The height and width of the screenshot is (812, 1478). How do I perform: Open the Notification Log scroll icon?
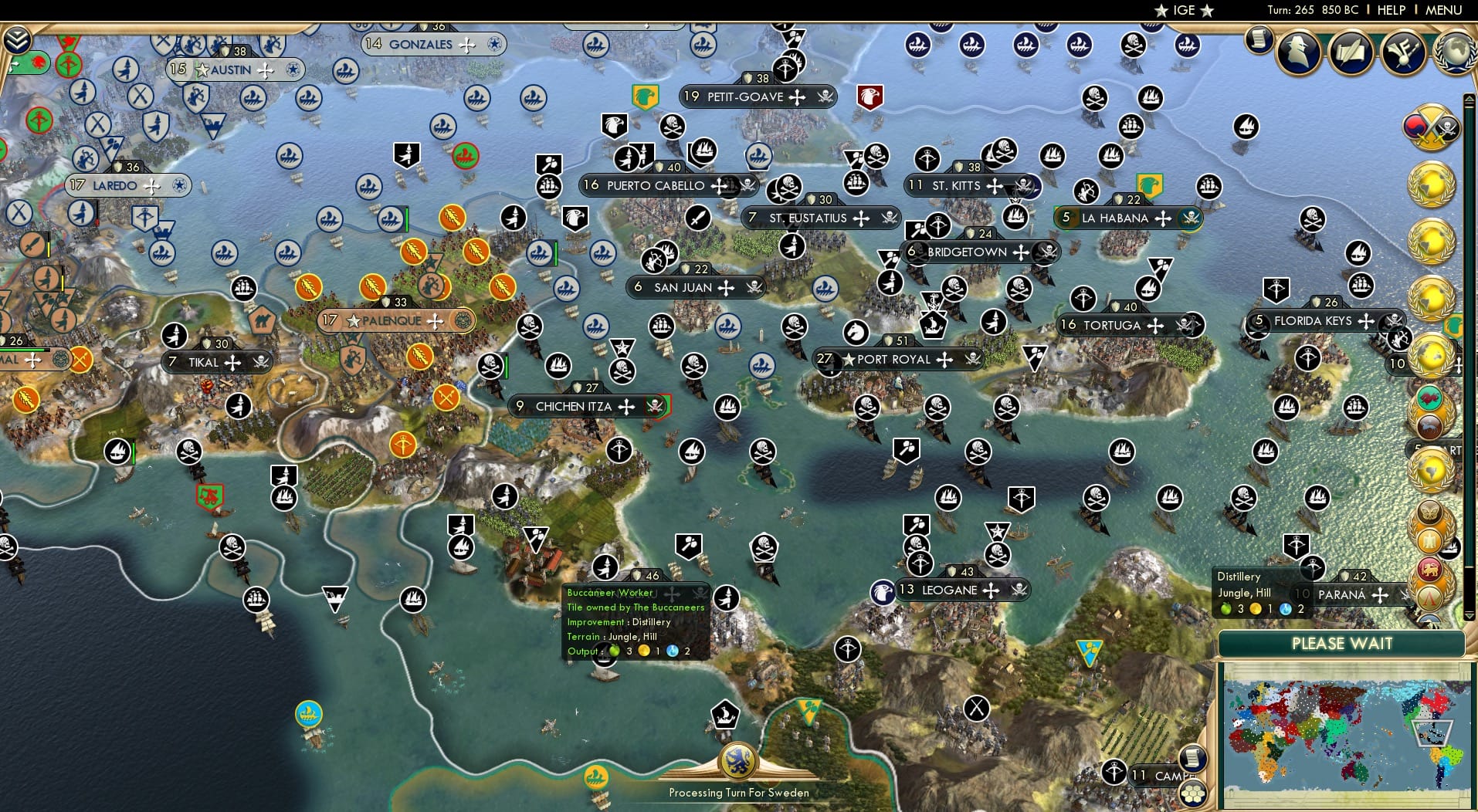(1259, 40)
